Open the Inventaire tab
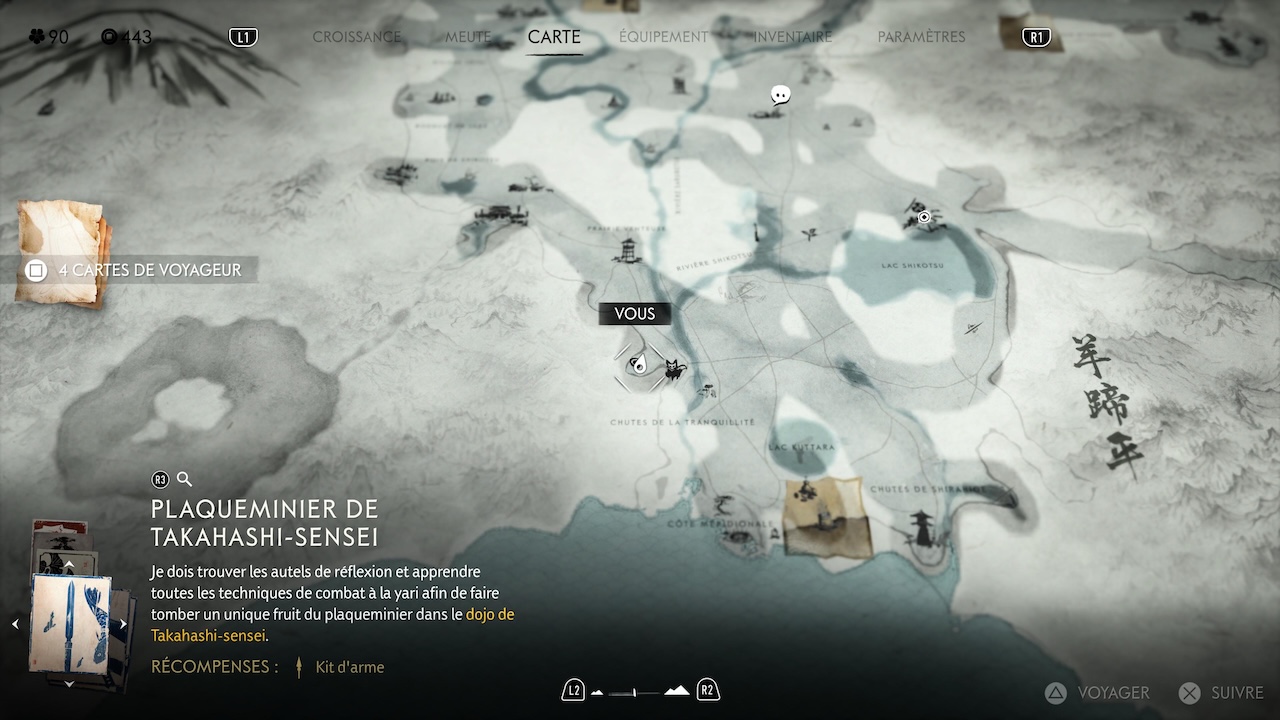The width and height of the screenshot is (1280, 720). [x=793, y=37]
